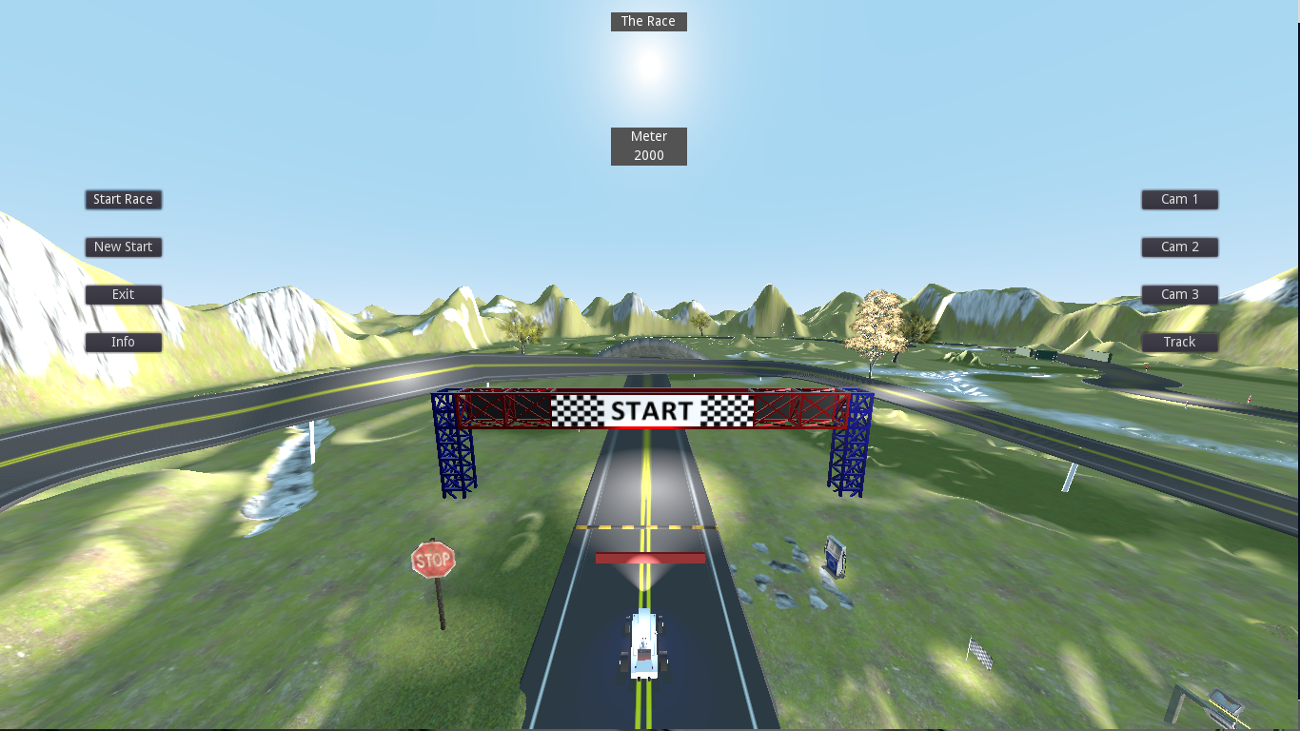Click The Race title label

click(x=648, y=20)
